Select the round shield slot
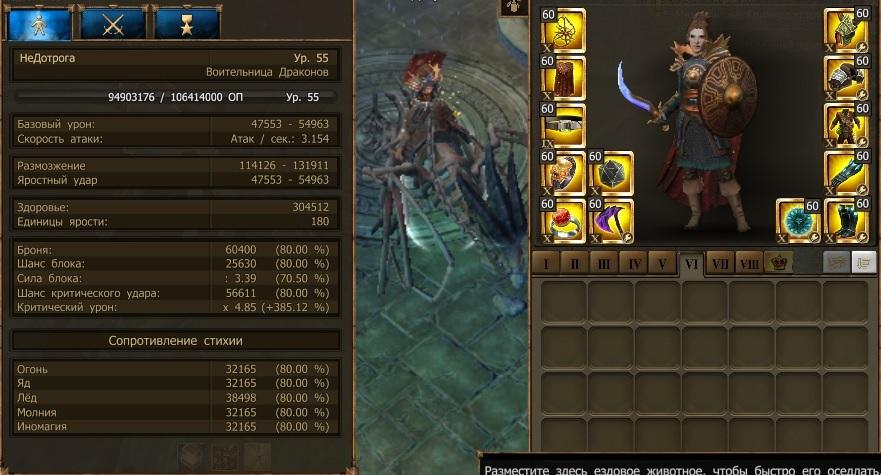This screenshot has width=881, height=475. tap(799, 220)
